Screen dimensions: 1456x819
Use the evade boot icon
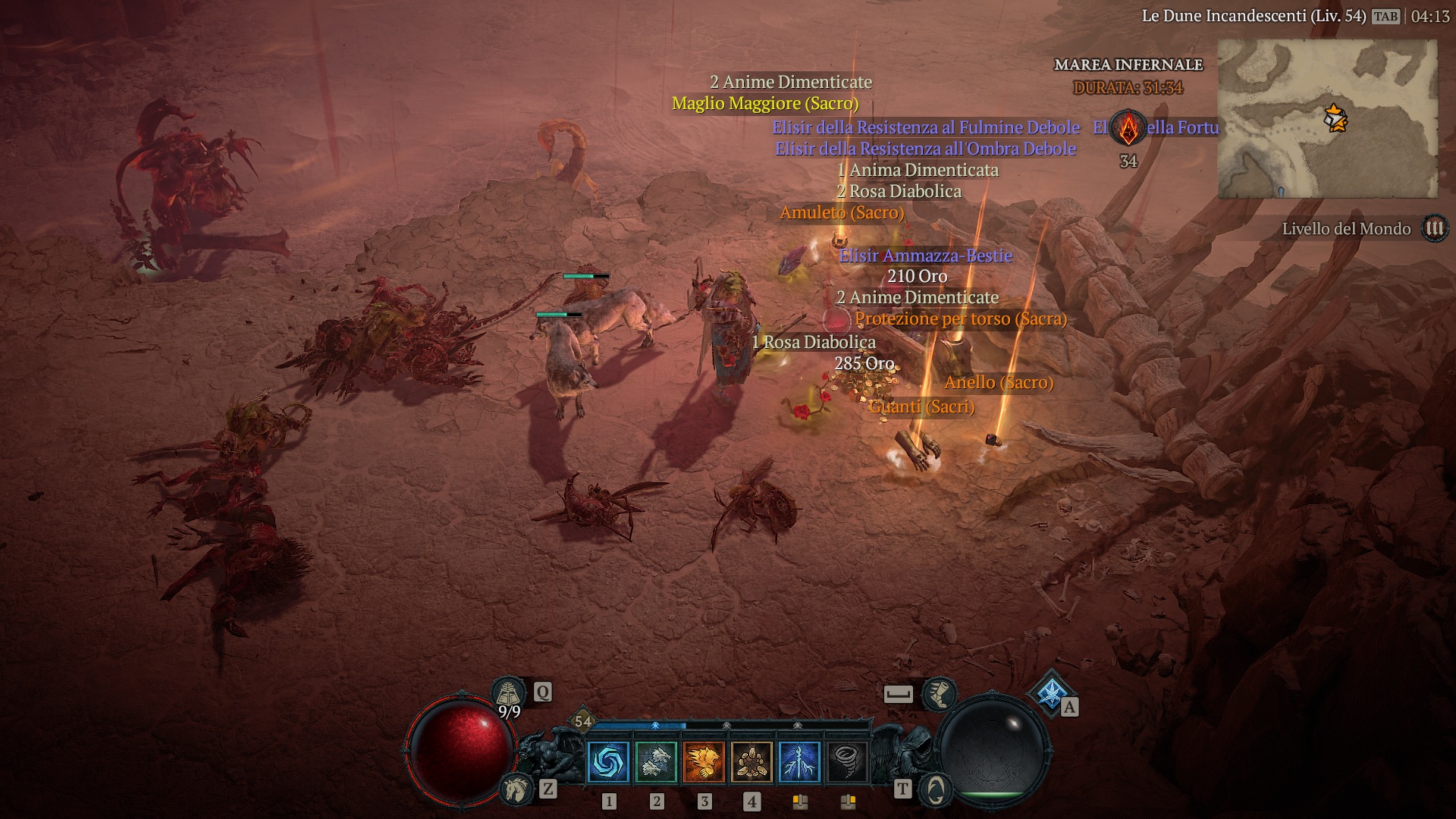pos(939,693)
